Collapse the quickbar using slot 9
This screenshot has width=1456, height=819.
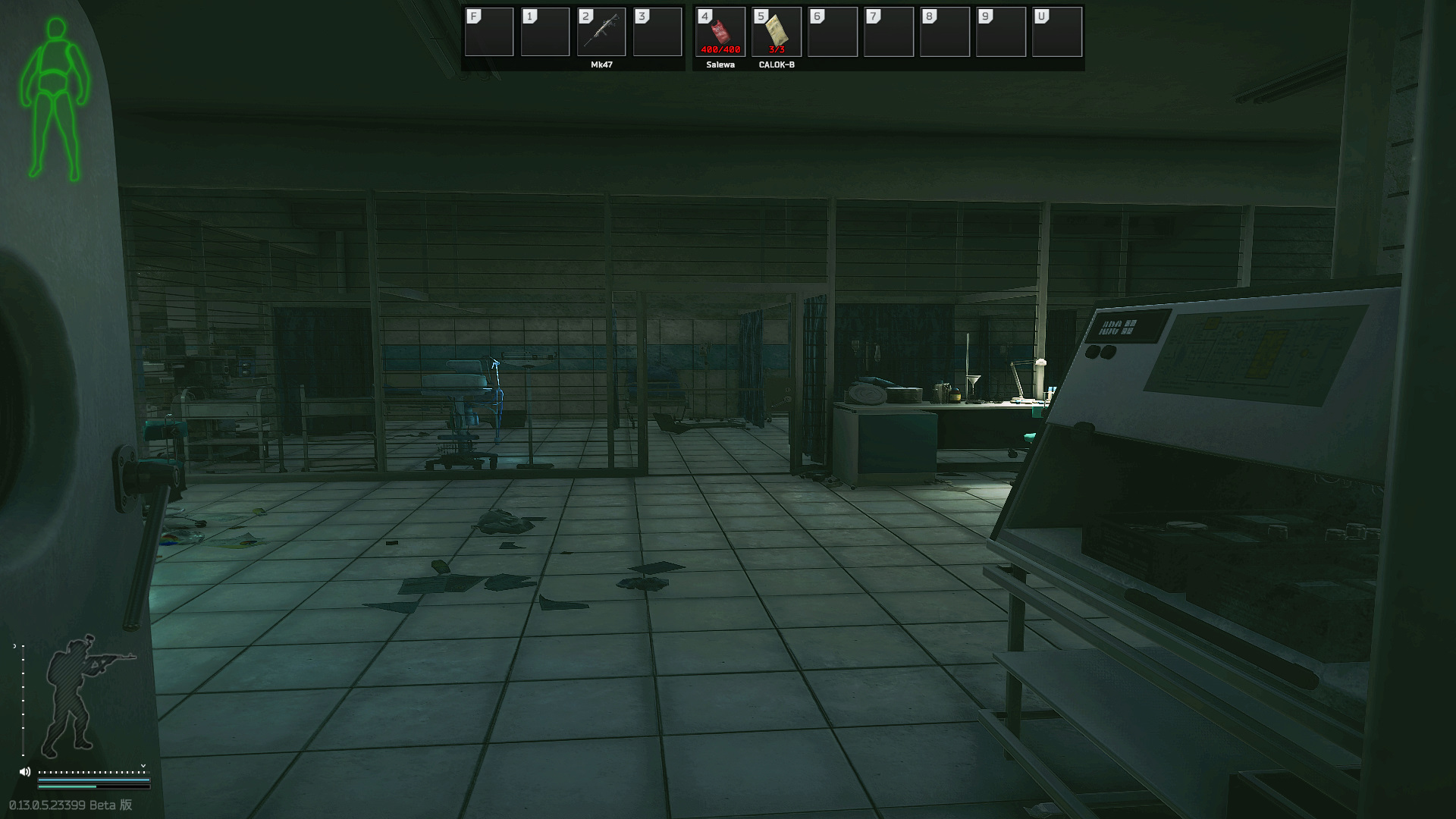point(999,31)
